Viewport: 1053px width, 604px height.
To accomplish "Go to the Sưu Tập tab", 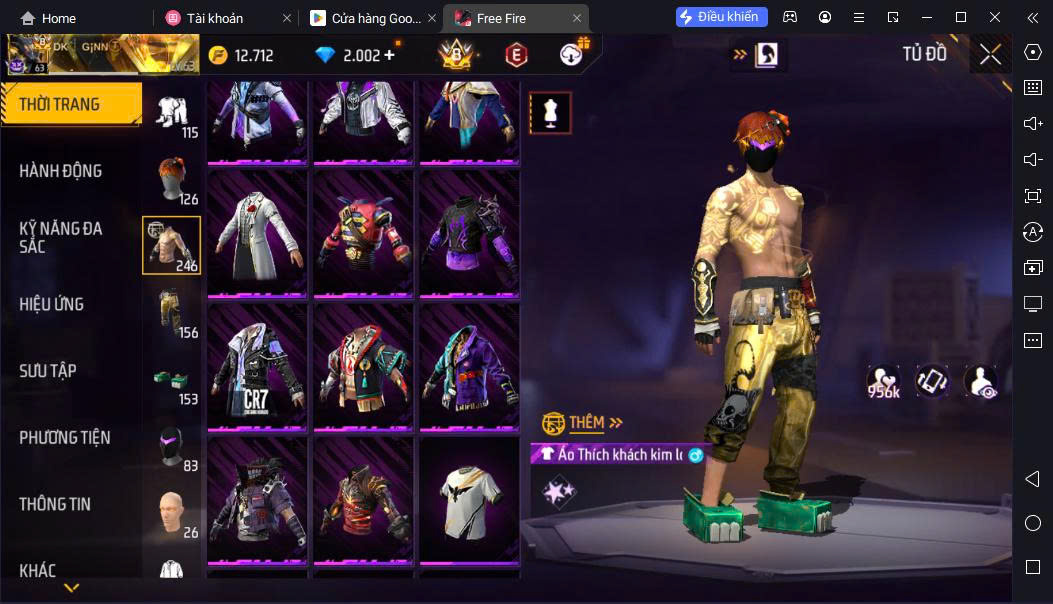I will tap(48, 371).
